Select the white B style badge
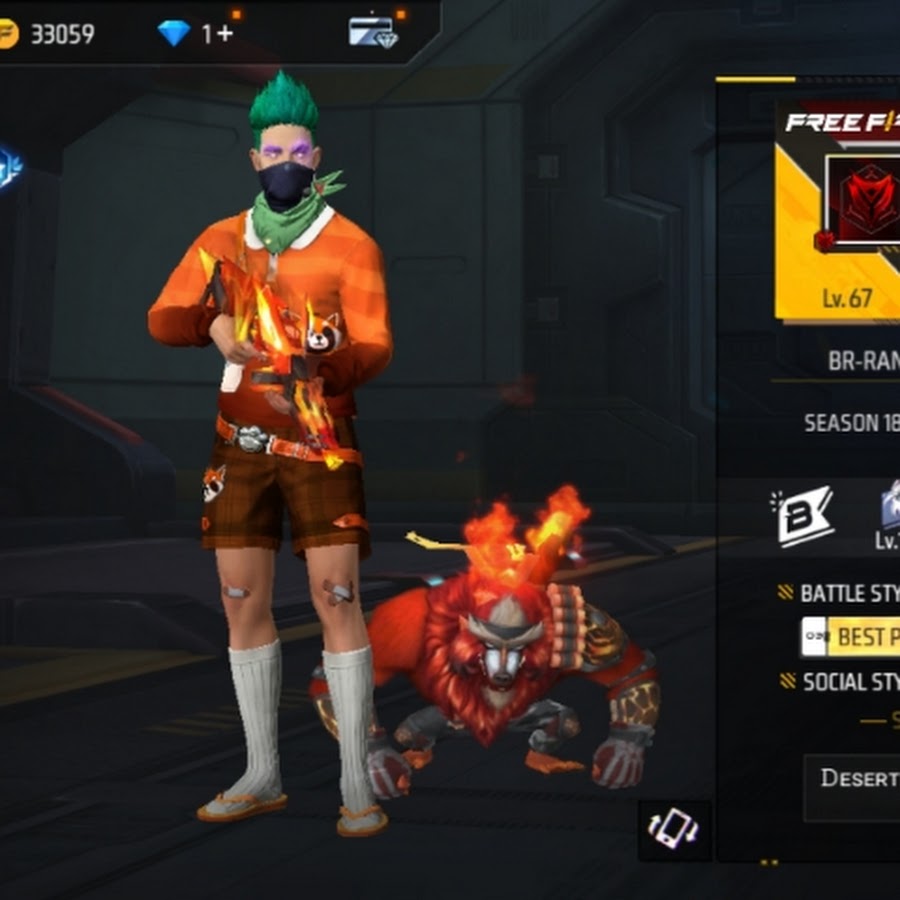 point(805,515)
